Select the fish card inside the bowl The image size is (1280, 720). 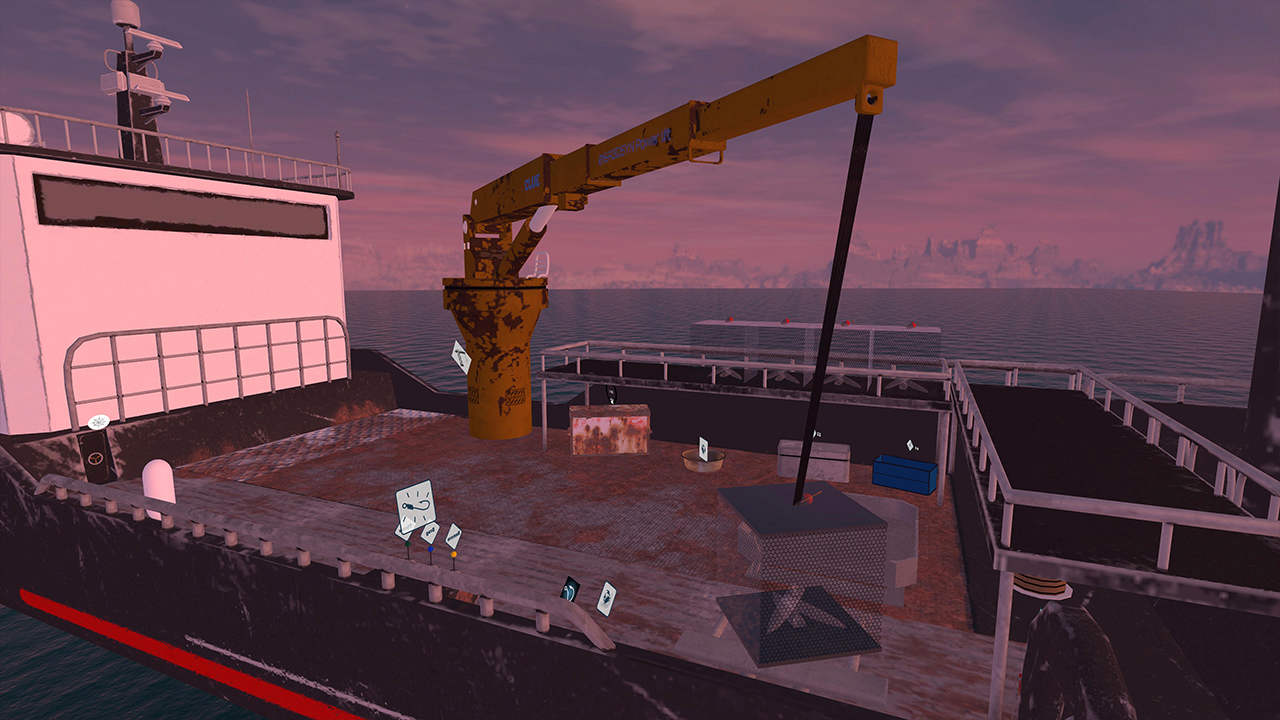(703, 448)
